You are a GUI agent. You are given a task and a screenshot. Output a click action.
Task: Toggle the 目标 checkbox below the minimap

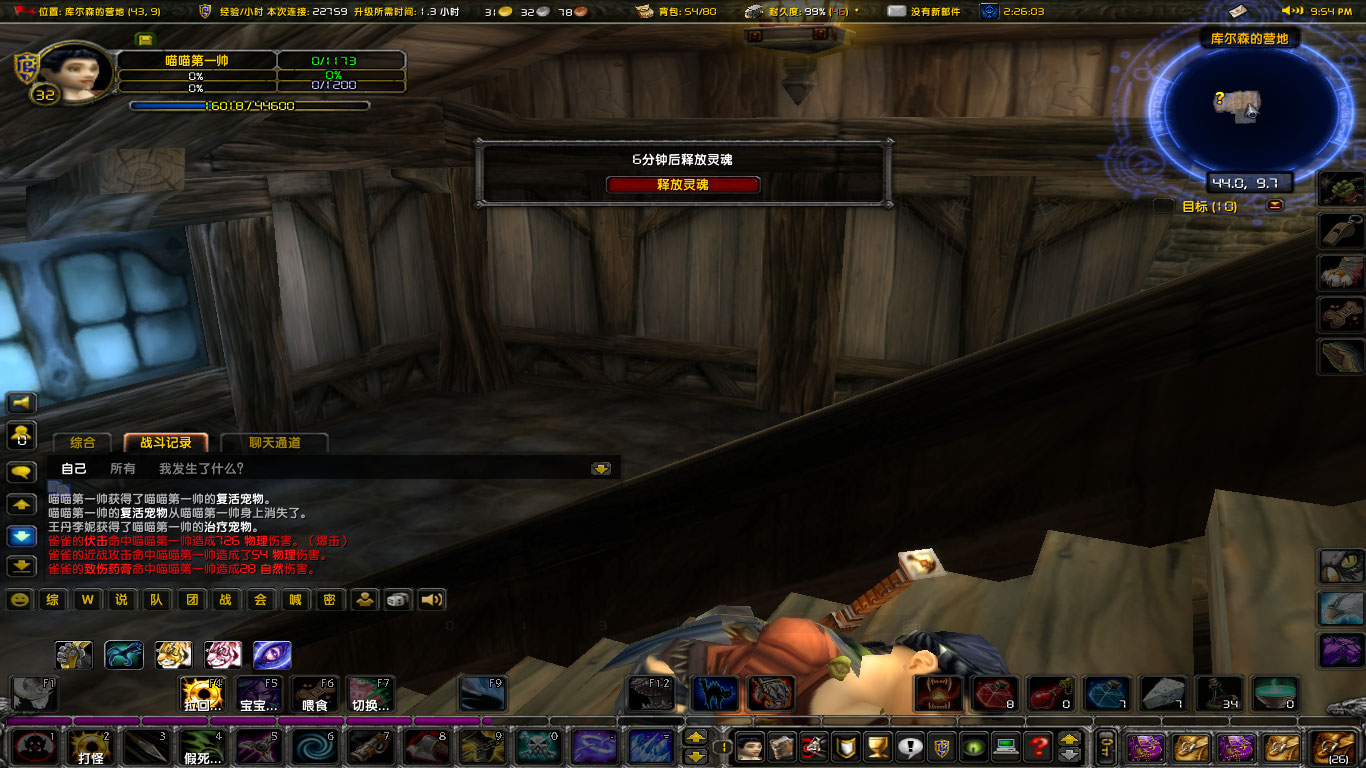pyautogui.click(x=1162, y=205)
